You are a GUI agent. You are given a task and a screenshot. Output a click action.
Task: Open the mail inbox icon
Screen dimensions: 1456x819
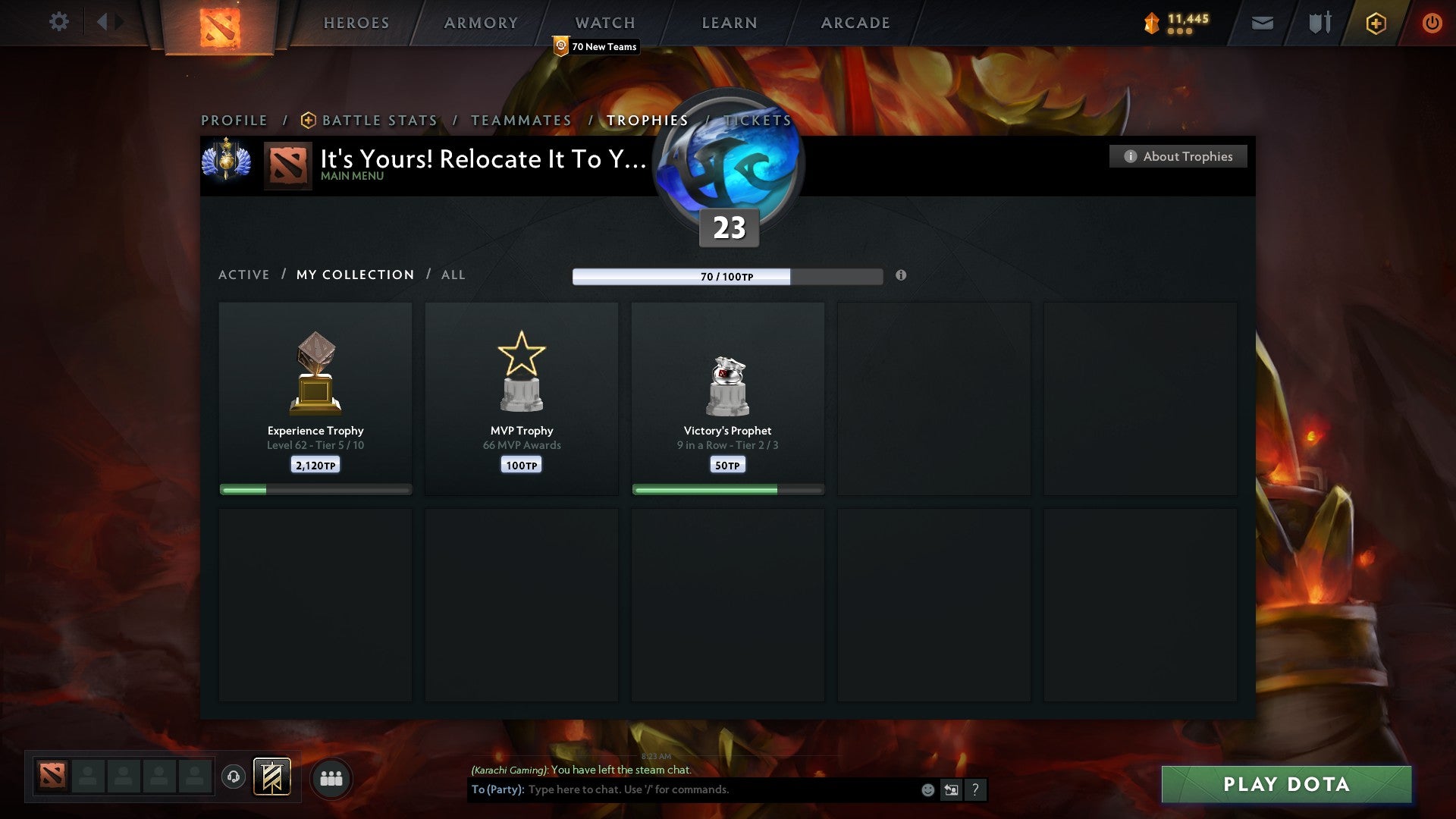1261,23
